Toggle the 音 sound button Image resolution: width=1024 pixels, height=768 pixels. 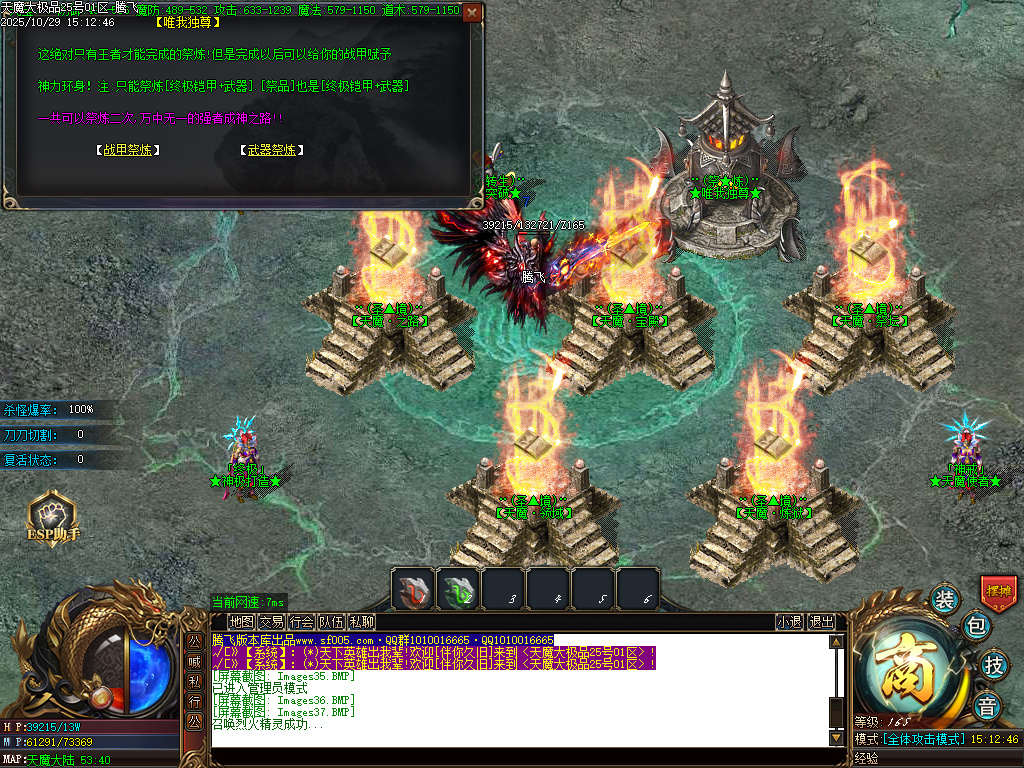tap(988, 704)
